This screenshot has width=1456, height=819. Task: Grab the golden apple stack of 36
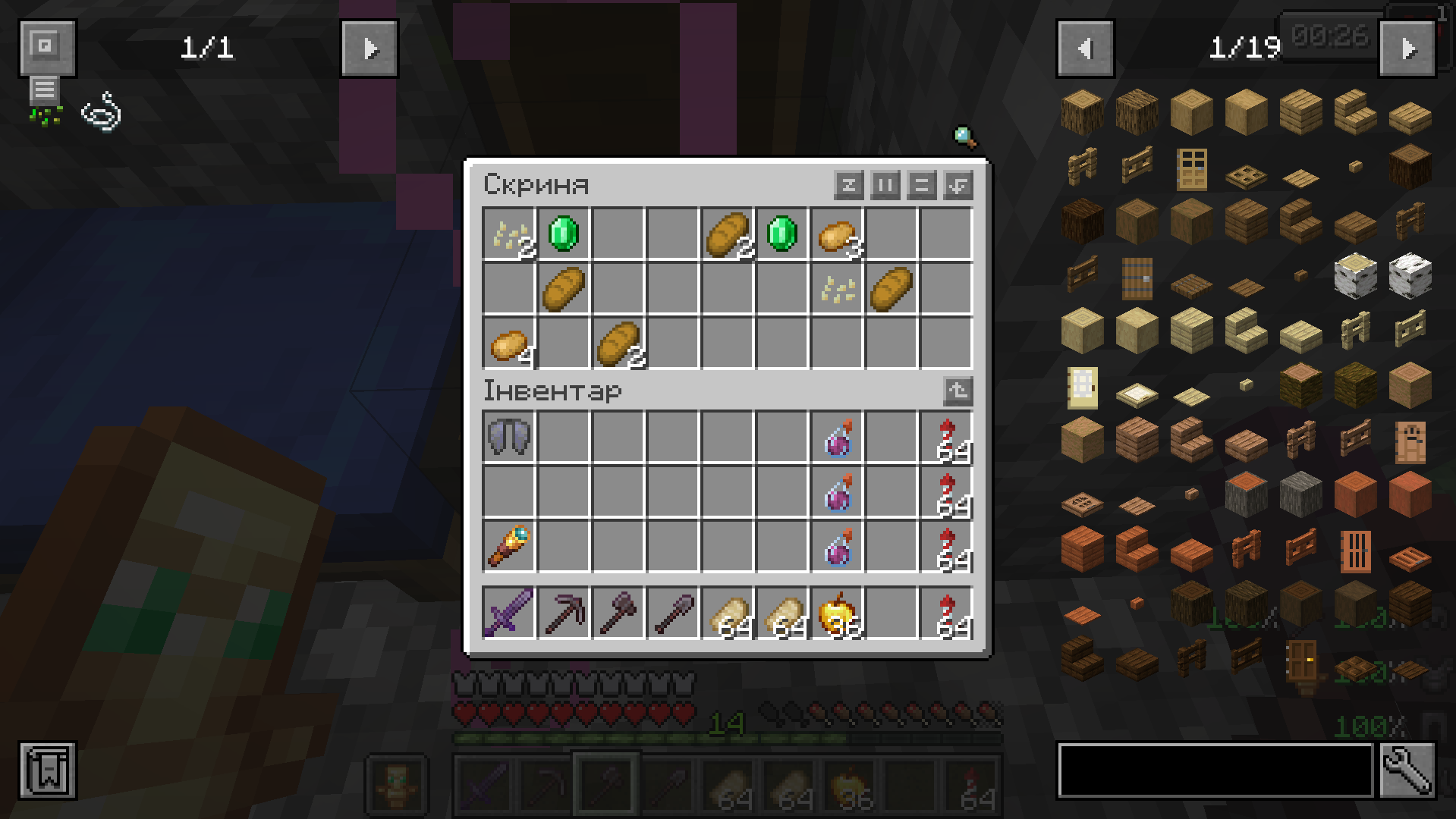click(x=836, y=613)
